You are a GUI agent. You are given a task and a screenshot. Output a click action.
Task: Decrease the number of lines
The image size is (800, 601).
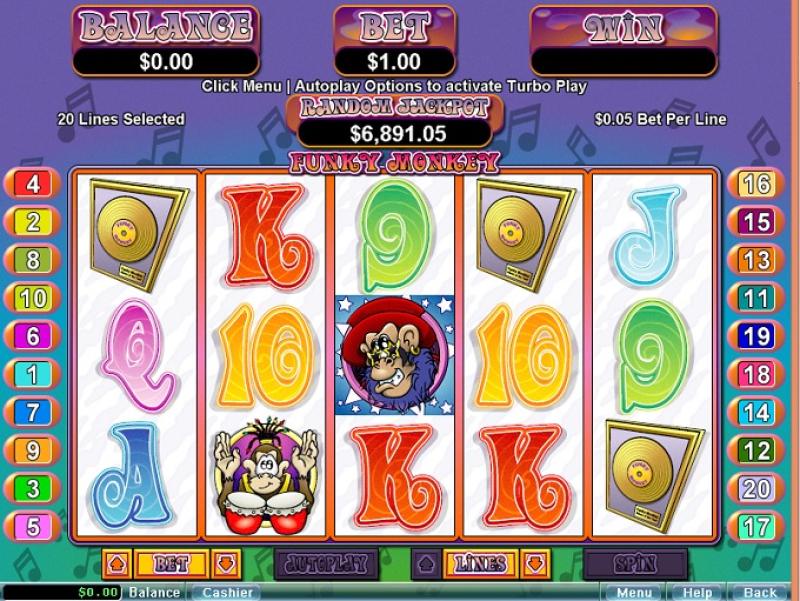535,564
